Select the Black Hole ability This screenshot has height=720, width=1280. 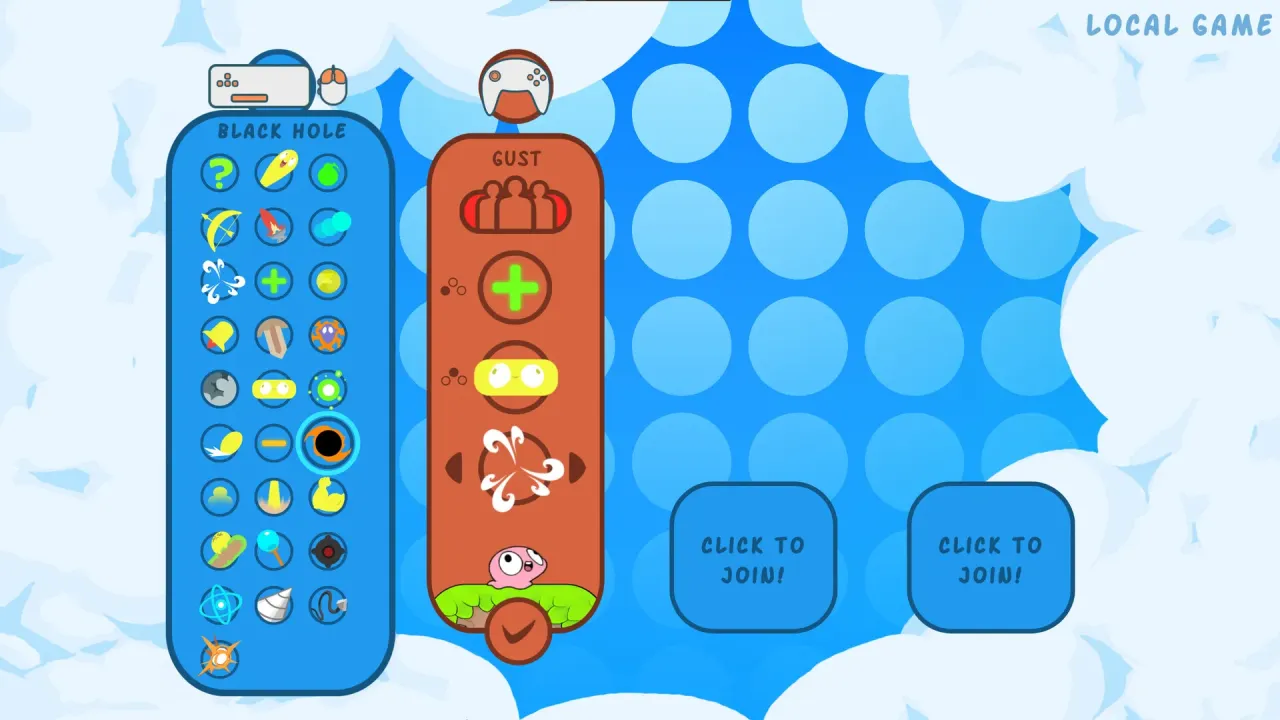328,443
